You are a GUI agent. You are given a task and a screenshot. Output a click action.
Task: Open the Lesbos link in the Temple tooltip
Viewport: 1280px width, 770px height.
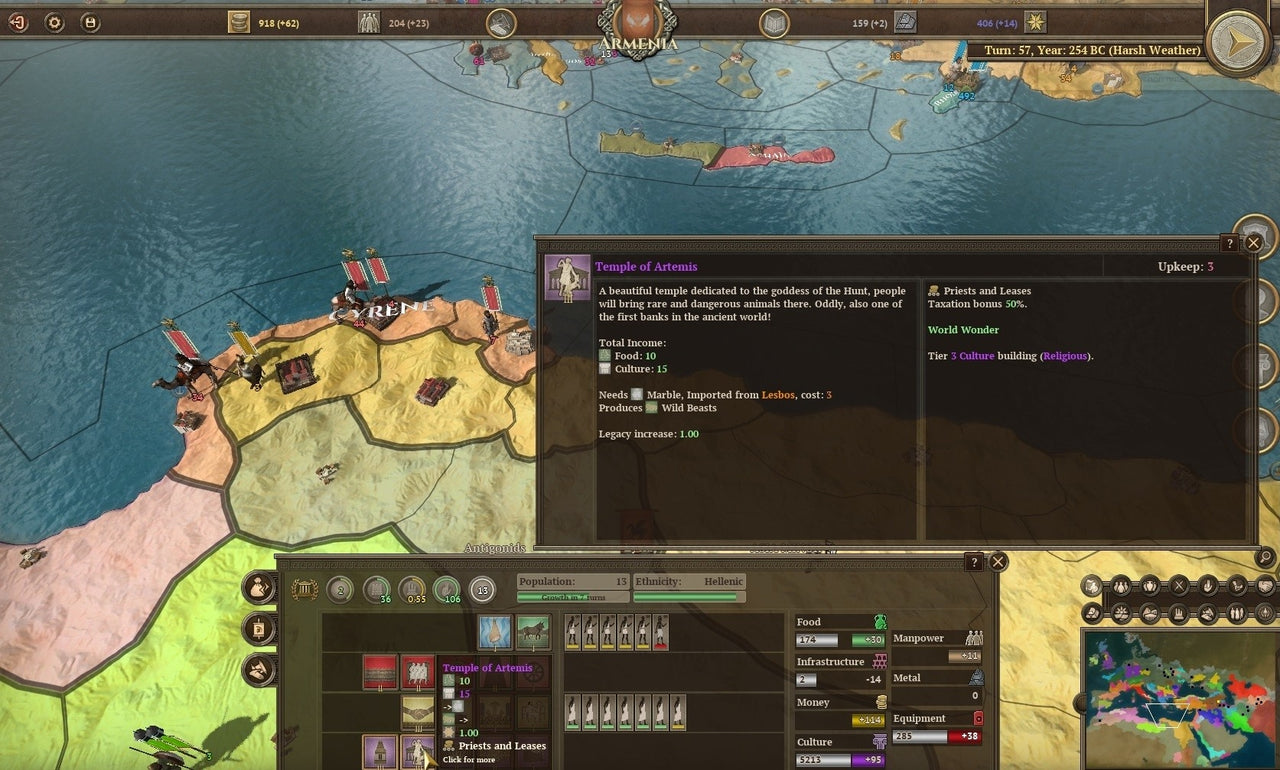[779, 395]
